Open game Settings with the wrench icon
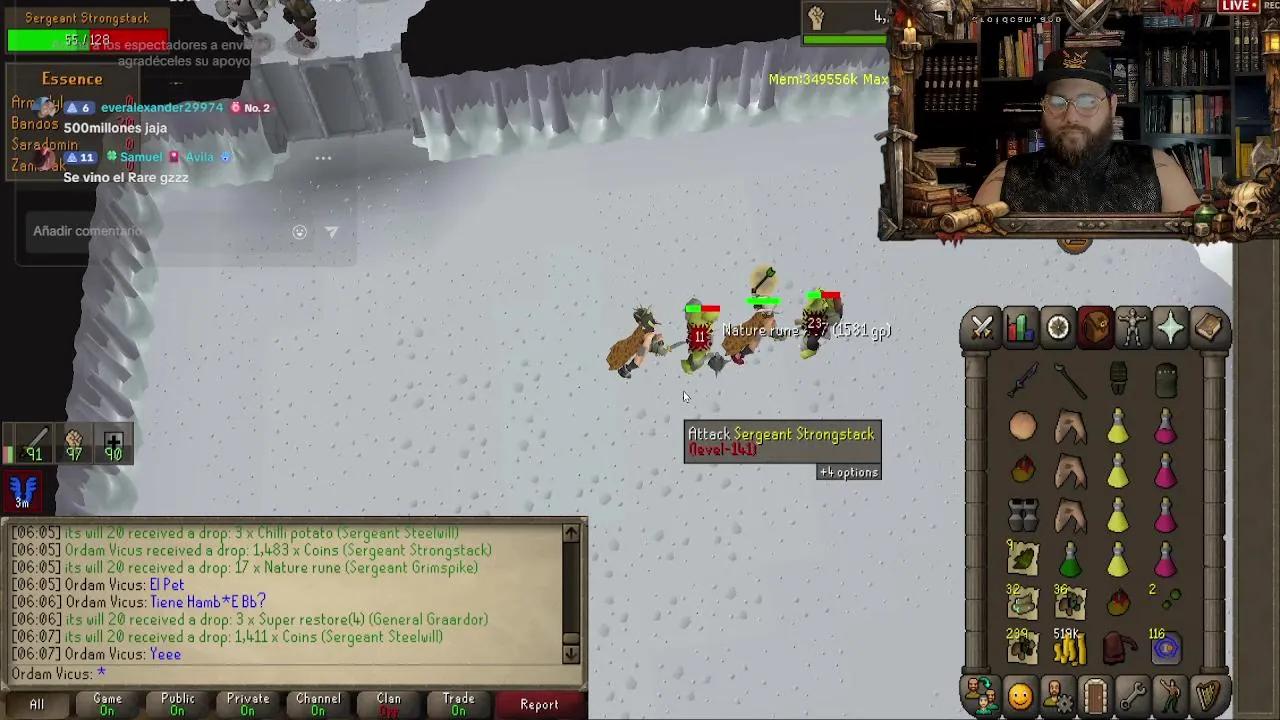The height and width of the screenshot is (720, 1280). tap(1134, 692)
